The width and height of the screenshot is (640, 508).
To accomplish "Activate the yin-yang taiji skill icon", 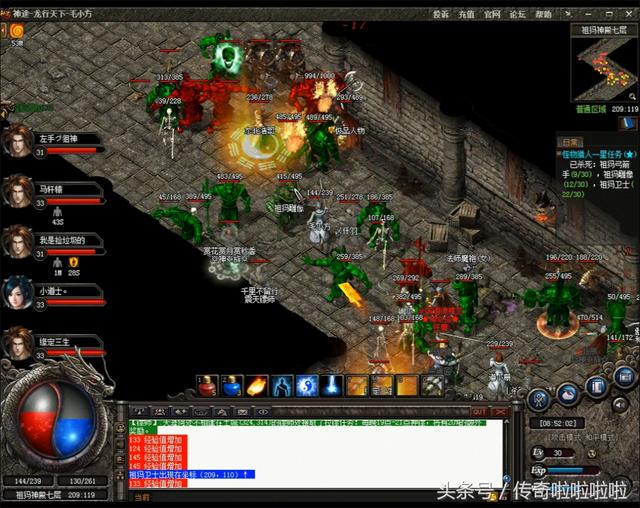I will (x=307, y=386).
